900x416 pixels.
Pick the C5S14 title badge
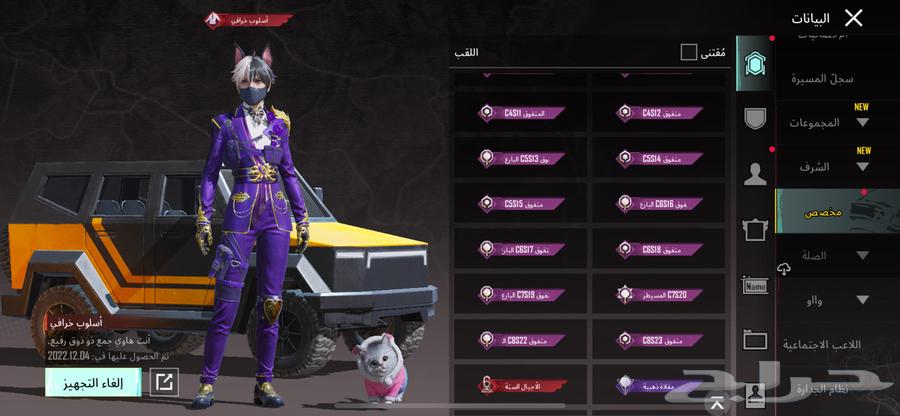[656, 158]
